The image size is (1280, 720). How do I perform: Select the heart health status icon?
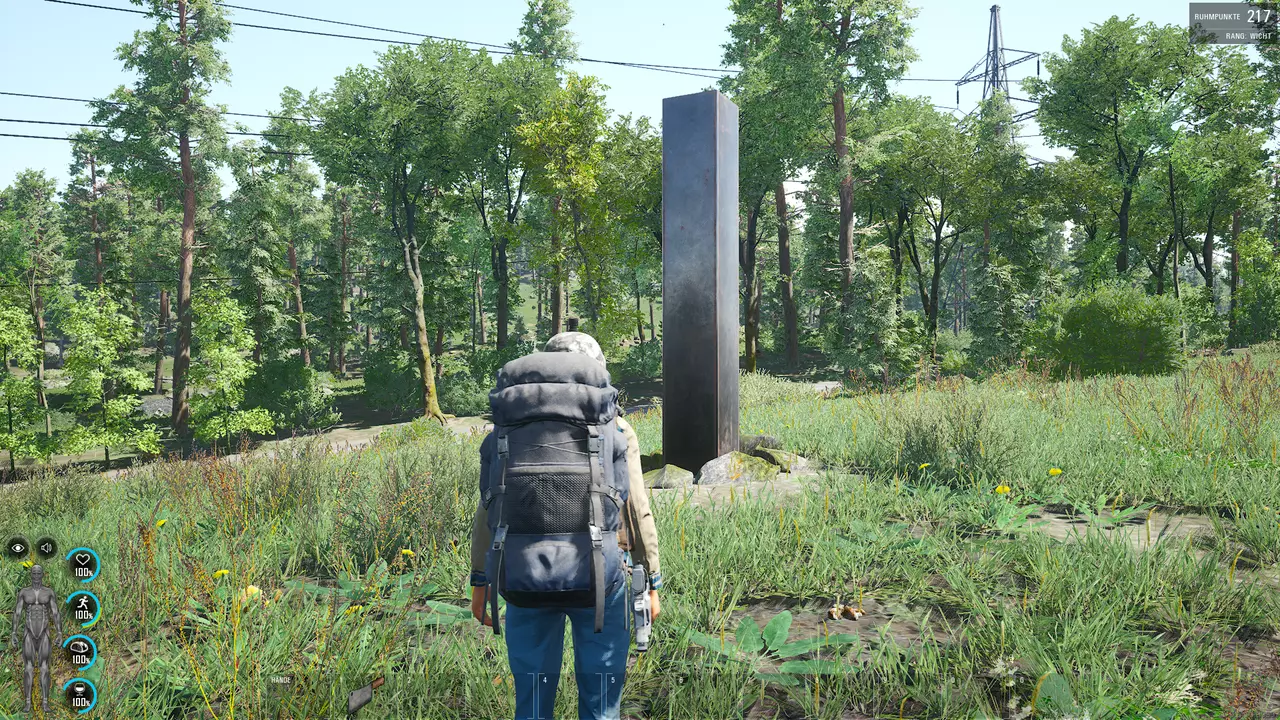[x=82, y=564]
